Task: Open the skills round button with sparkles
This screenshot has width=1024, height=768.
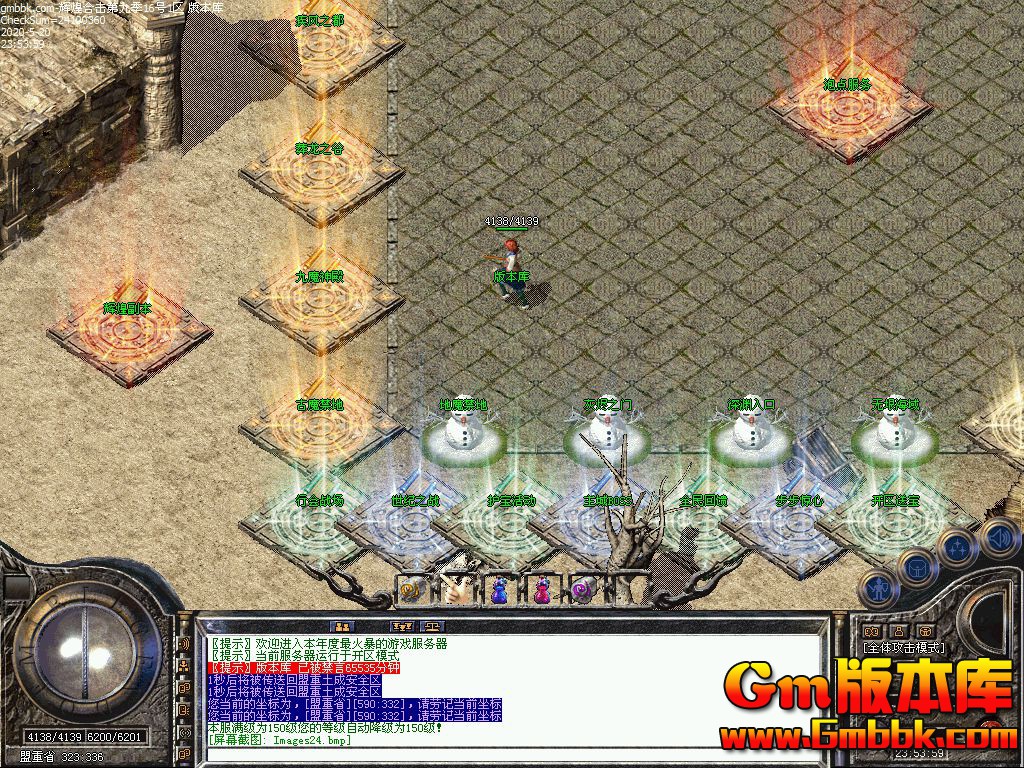Action: [x=957, y=549]
